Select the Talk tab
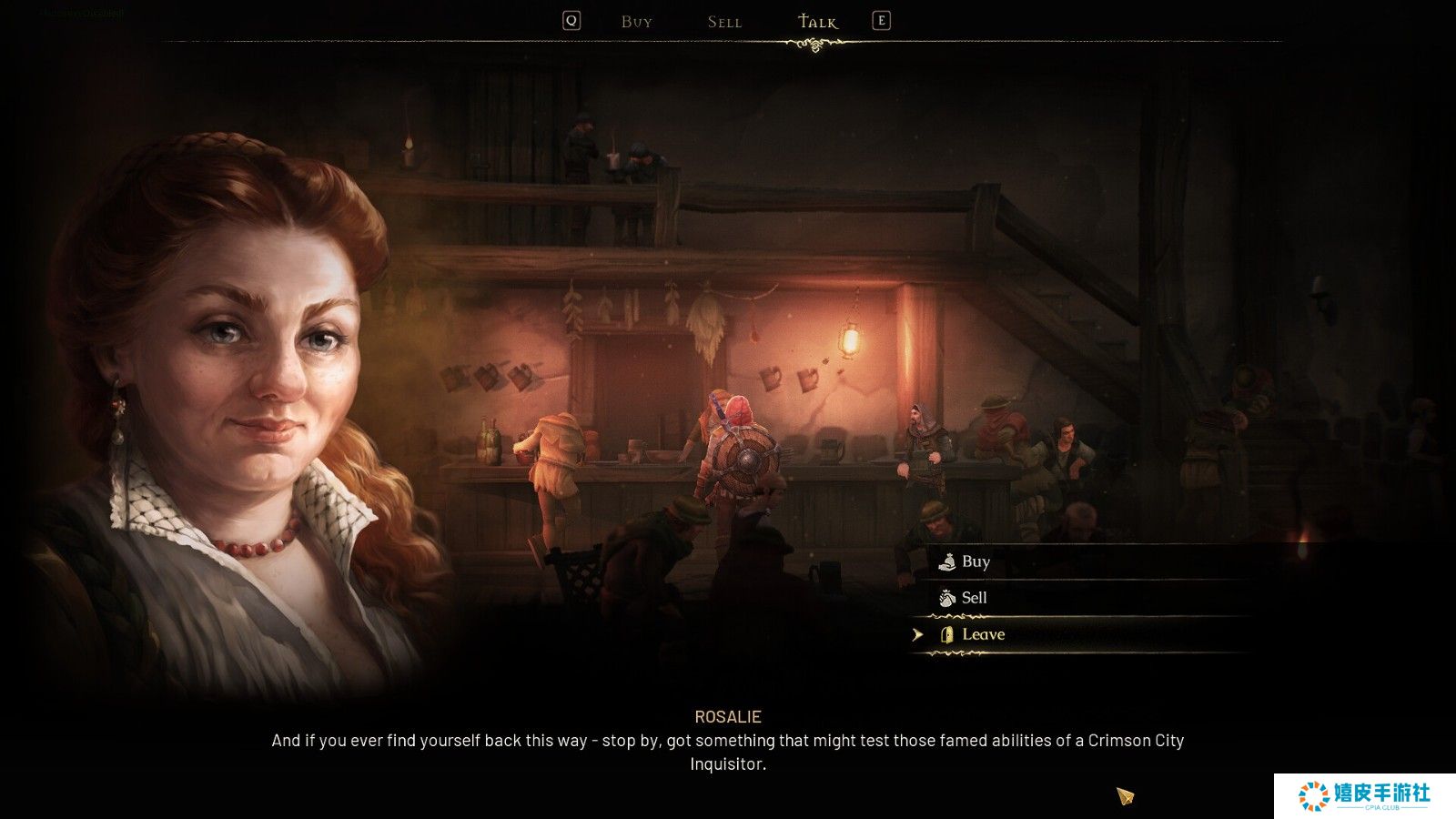 click(817, 22)
